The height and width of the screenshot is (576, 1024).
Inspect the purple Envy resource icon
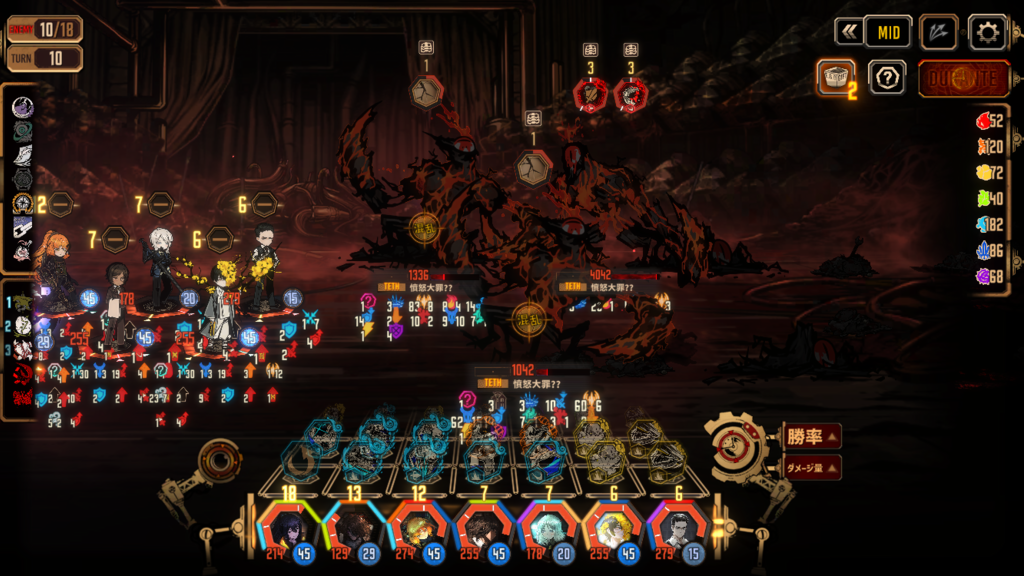tap(984, 275)
